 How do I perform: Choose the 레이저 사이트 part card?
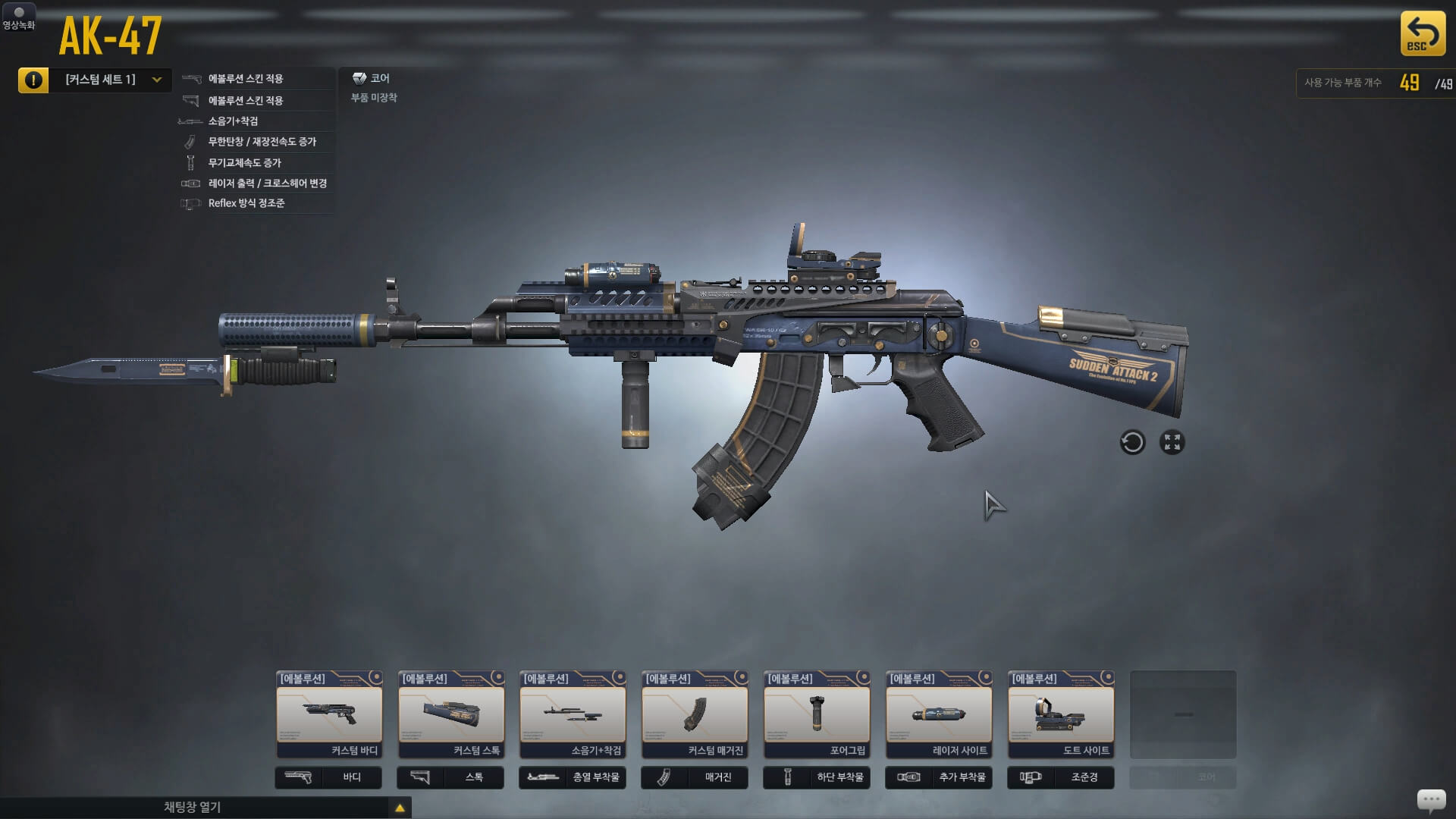939,714
